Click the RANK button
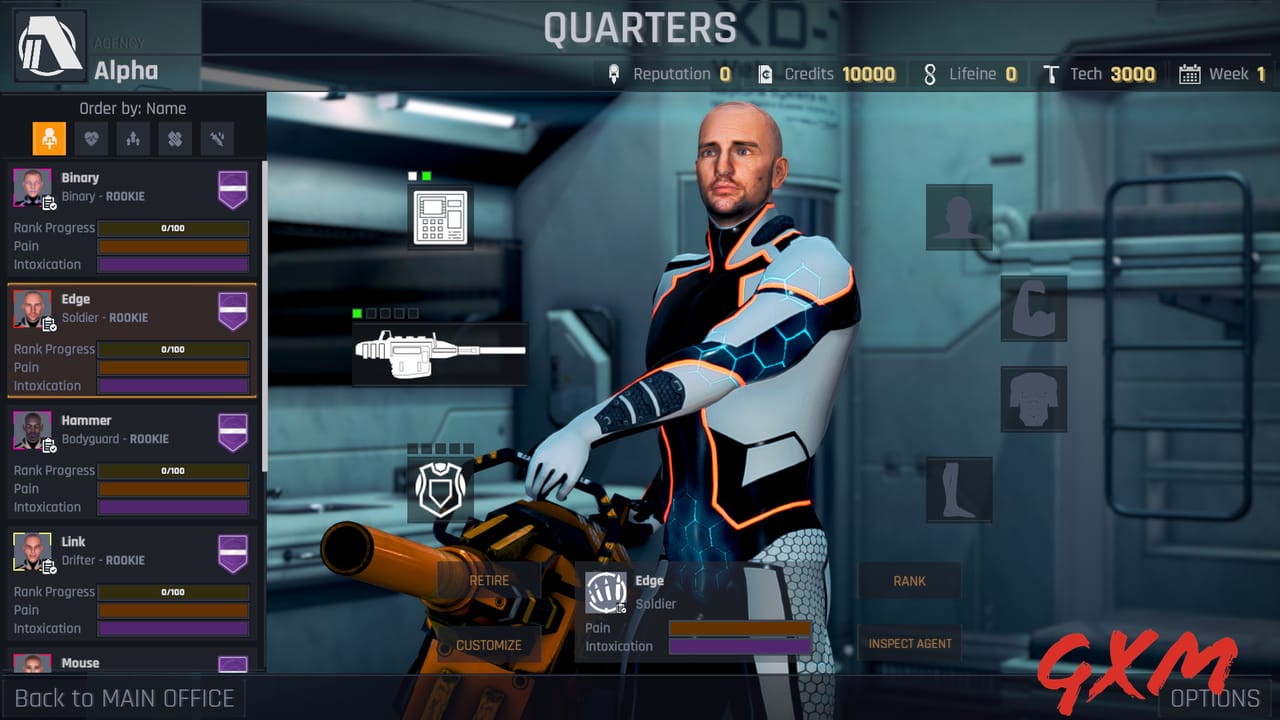The height and width of the screenshot is (720, 1280). 909,581
